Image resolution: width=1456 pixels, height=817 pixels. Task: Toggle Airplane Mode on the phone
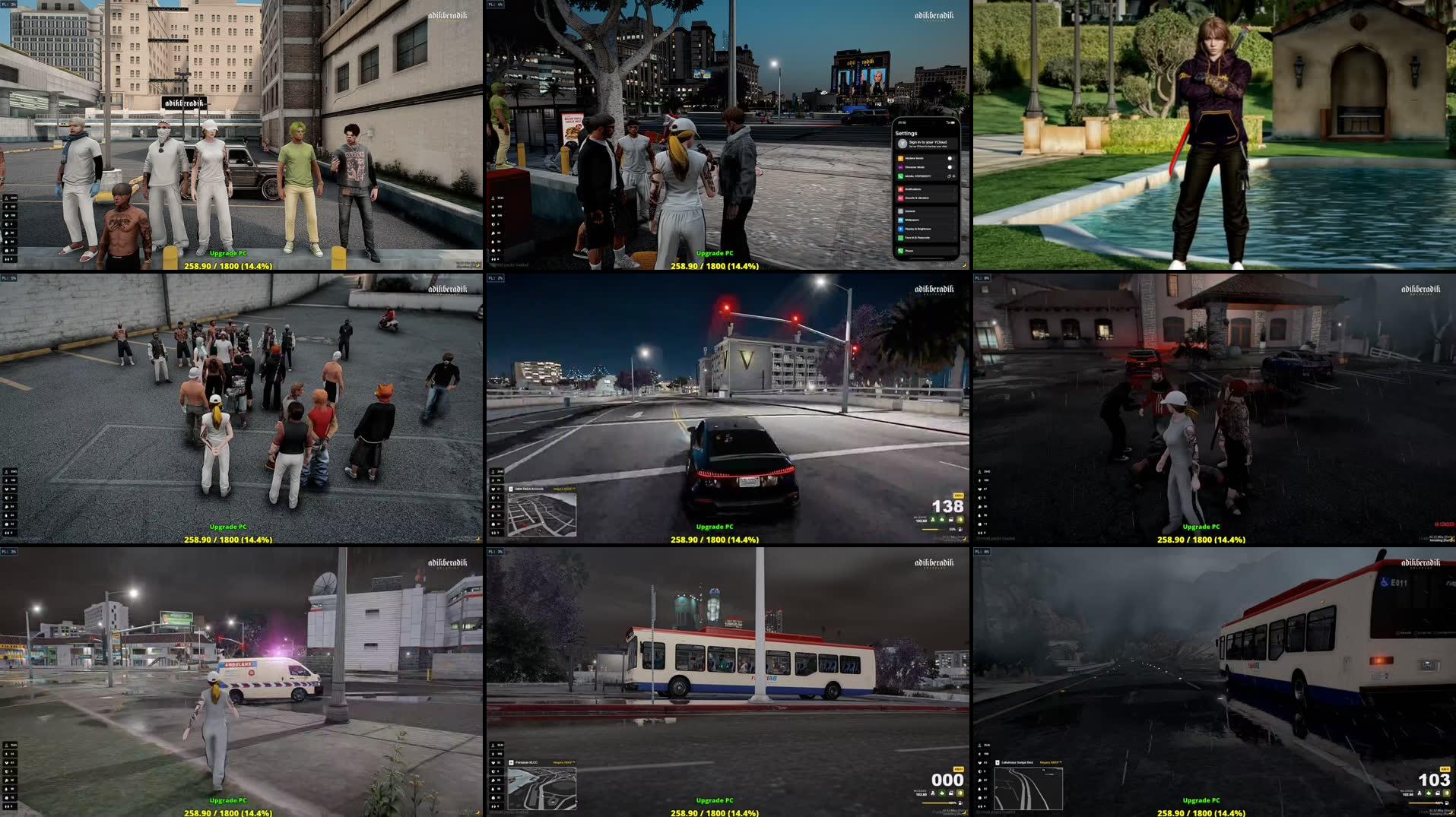click(x=950, y=159)
